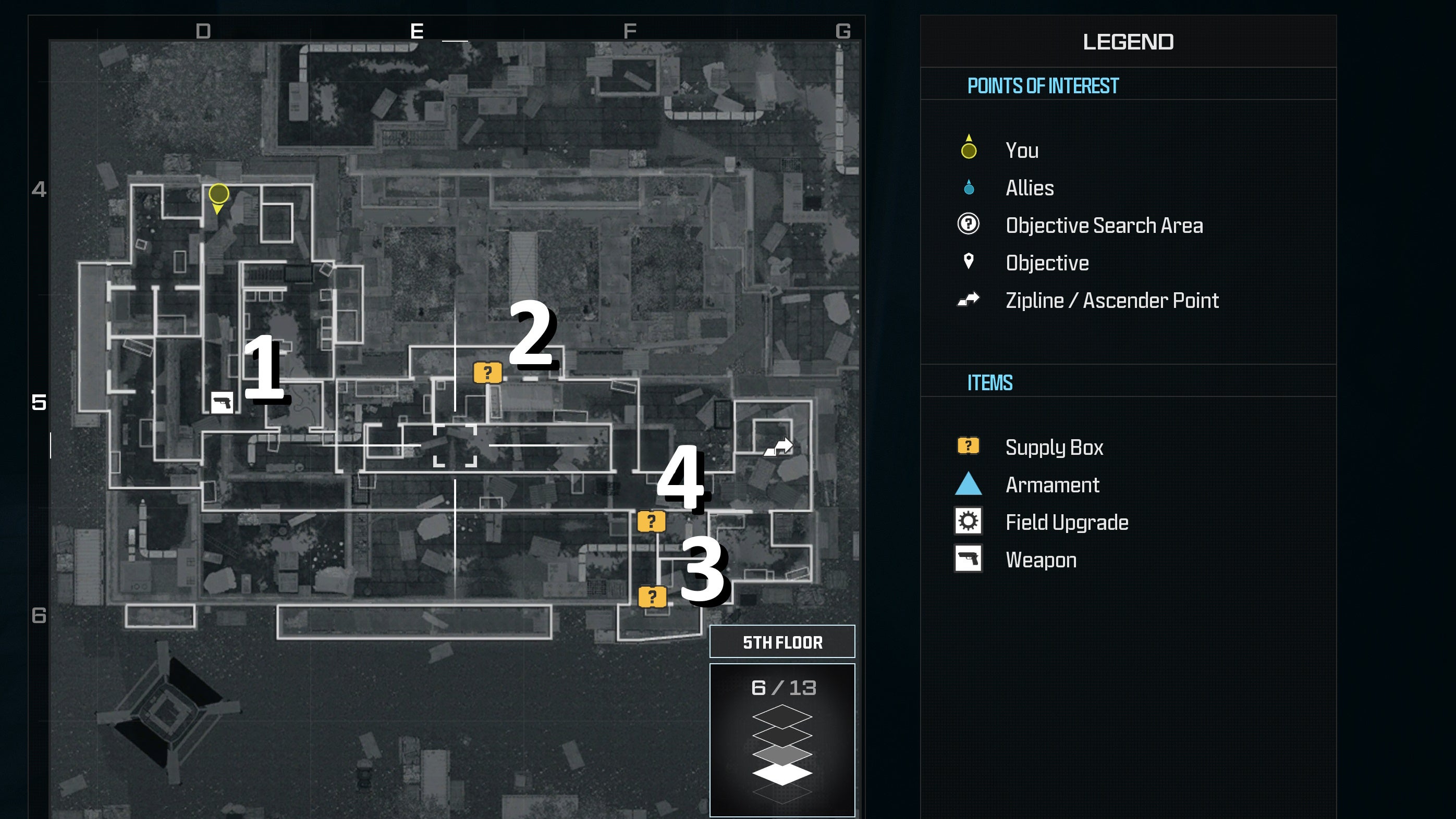Select the Supply Box icon near number 2
This screenshot has width=1456, height=819.
487,371
